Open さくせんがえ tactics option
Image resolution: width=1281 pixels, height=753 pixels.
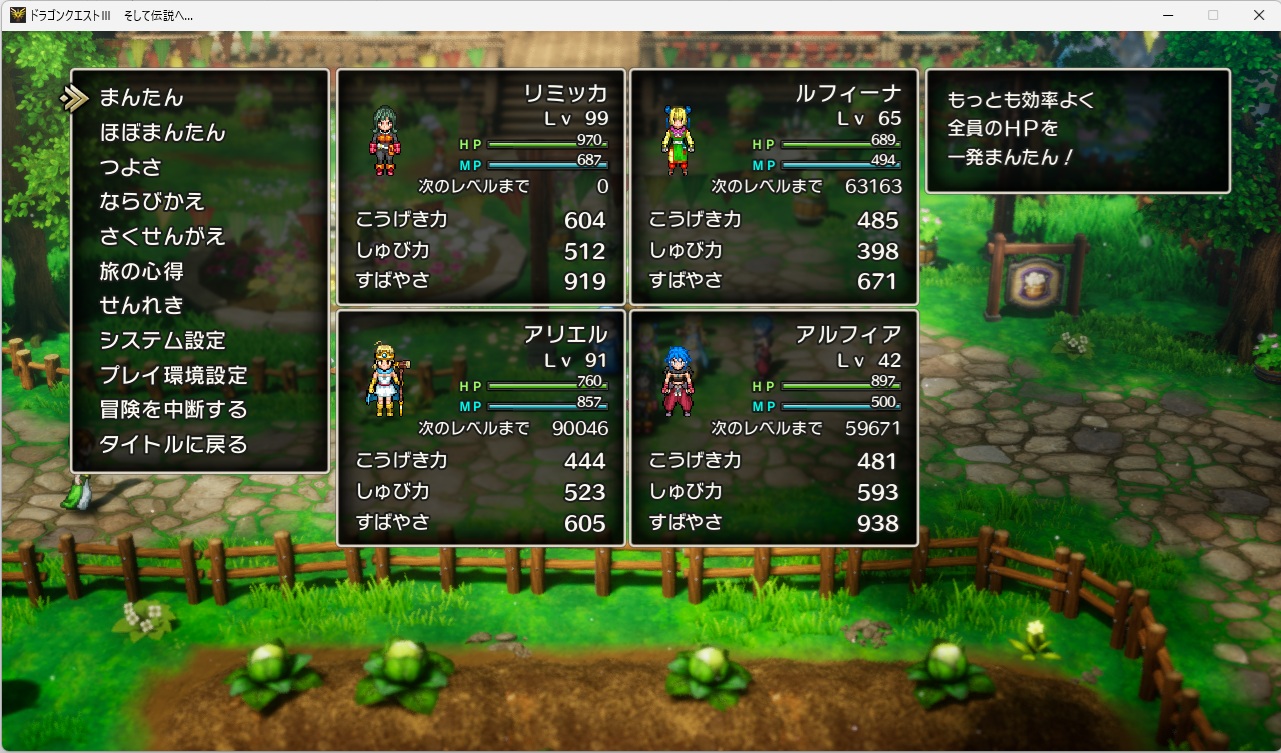click(162, 237)
